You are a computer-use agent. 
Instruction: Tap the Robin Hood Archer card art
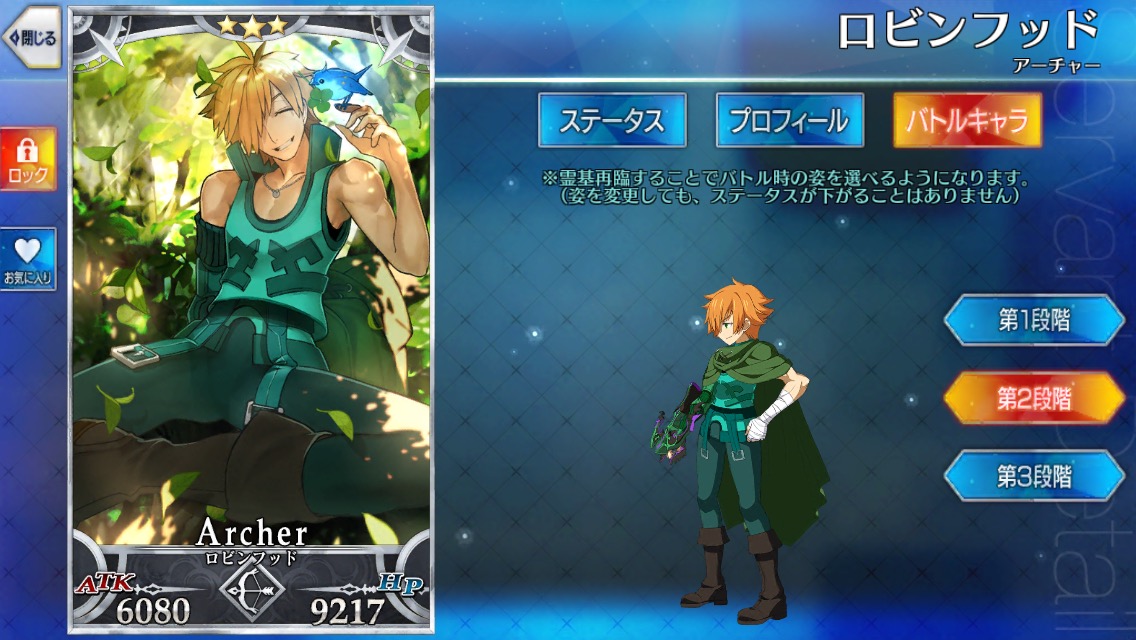250,300
